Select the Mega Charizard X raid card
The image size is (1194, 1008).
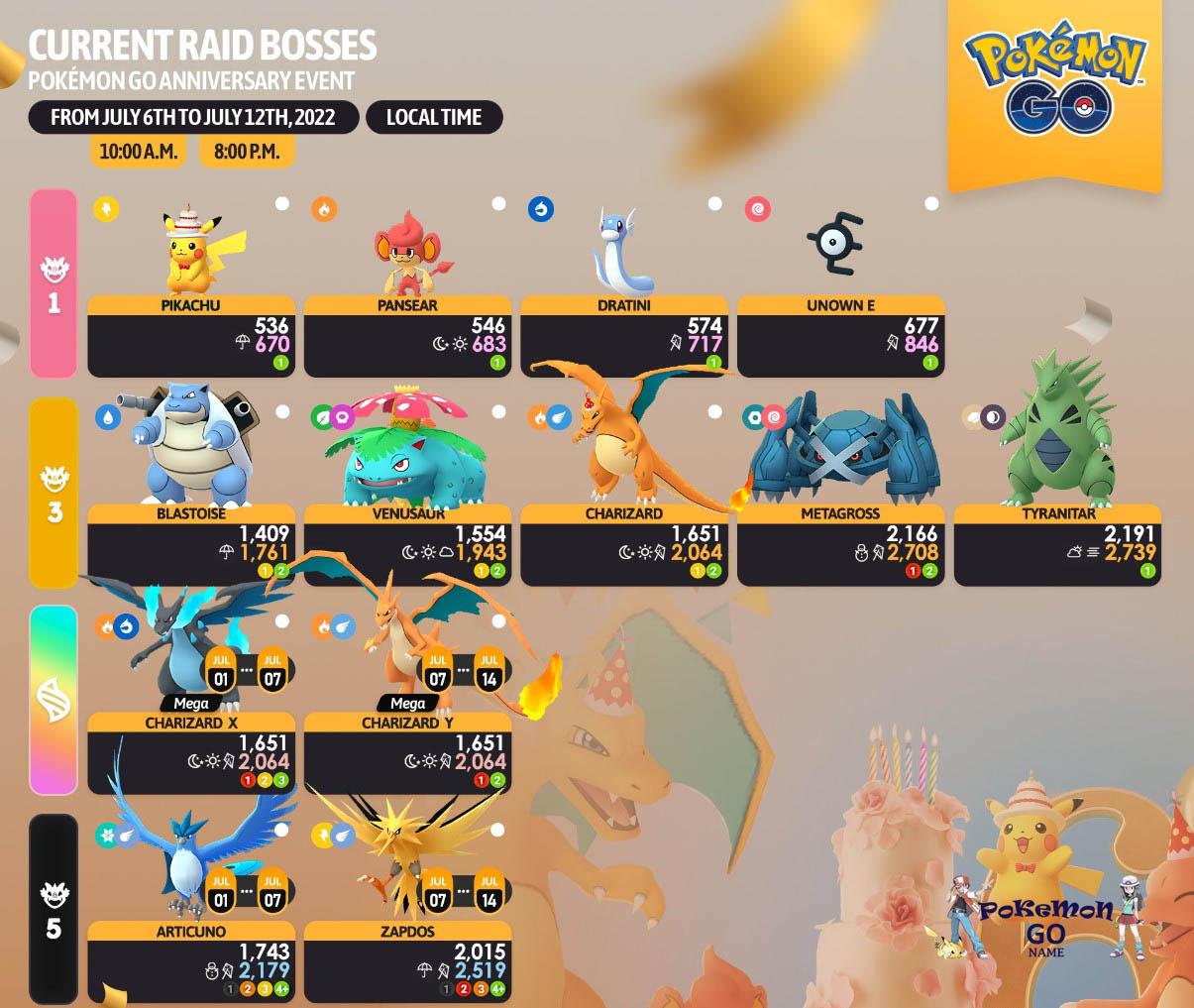tap(191, 753)
